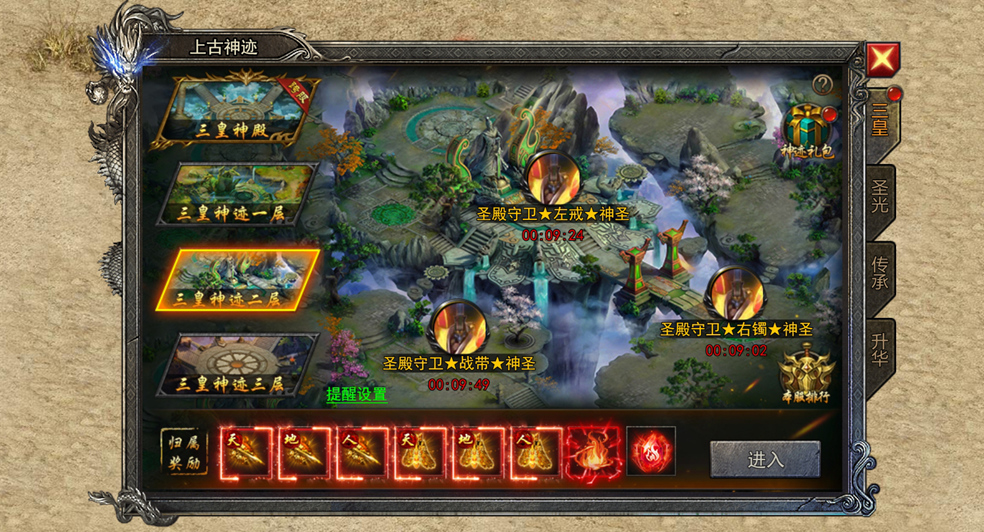Select the 三皇神殿 map tile

pyautogui.click(x=238, y=110)
